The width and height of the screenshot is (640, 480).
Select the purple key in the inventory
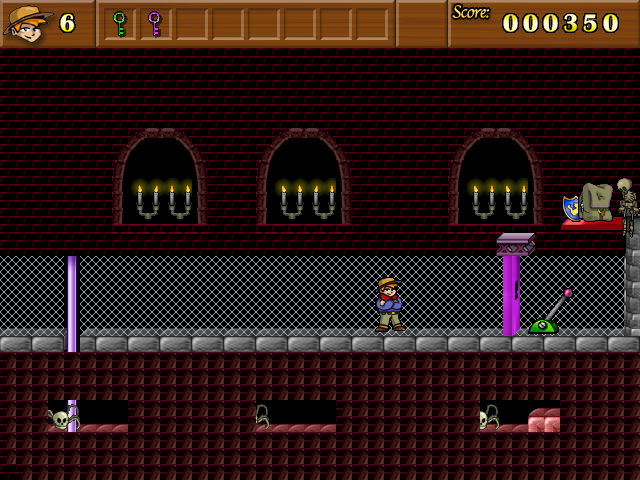[x=154, y=23]
